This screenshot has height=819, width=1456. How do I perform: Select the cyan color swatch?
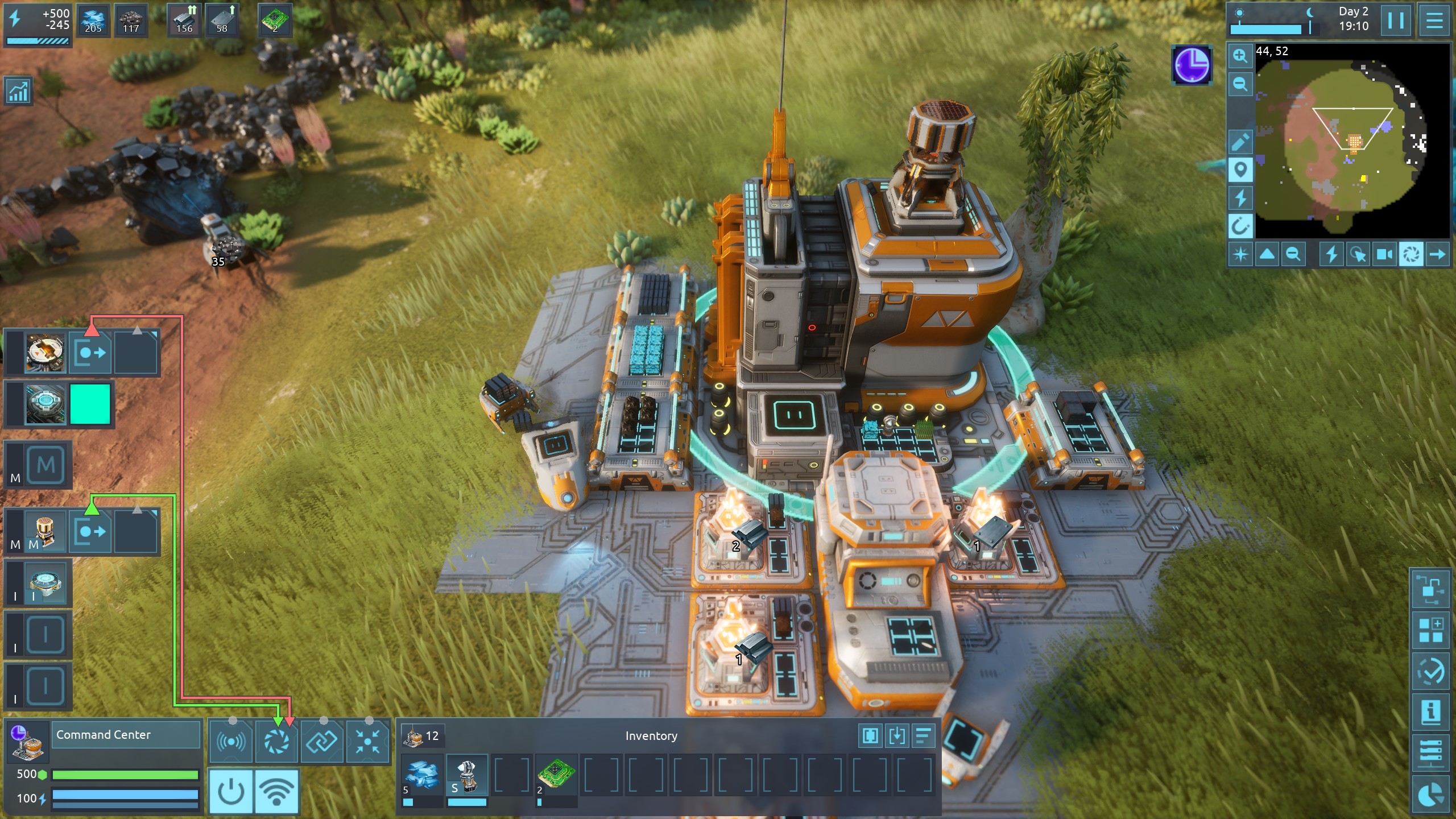coord(90,404)
